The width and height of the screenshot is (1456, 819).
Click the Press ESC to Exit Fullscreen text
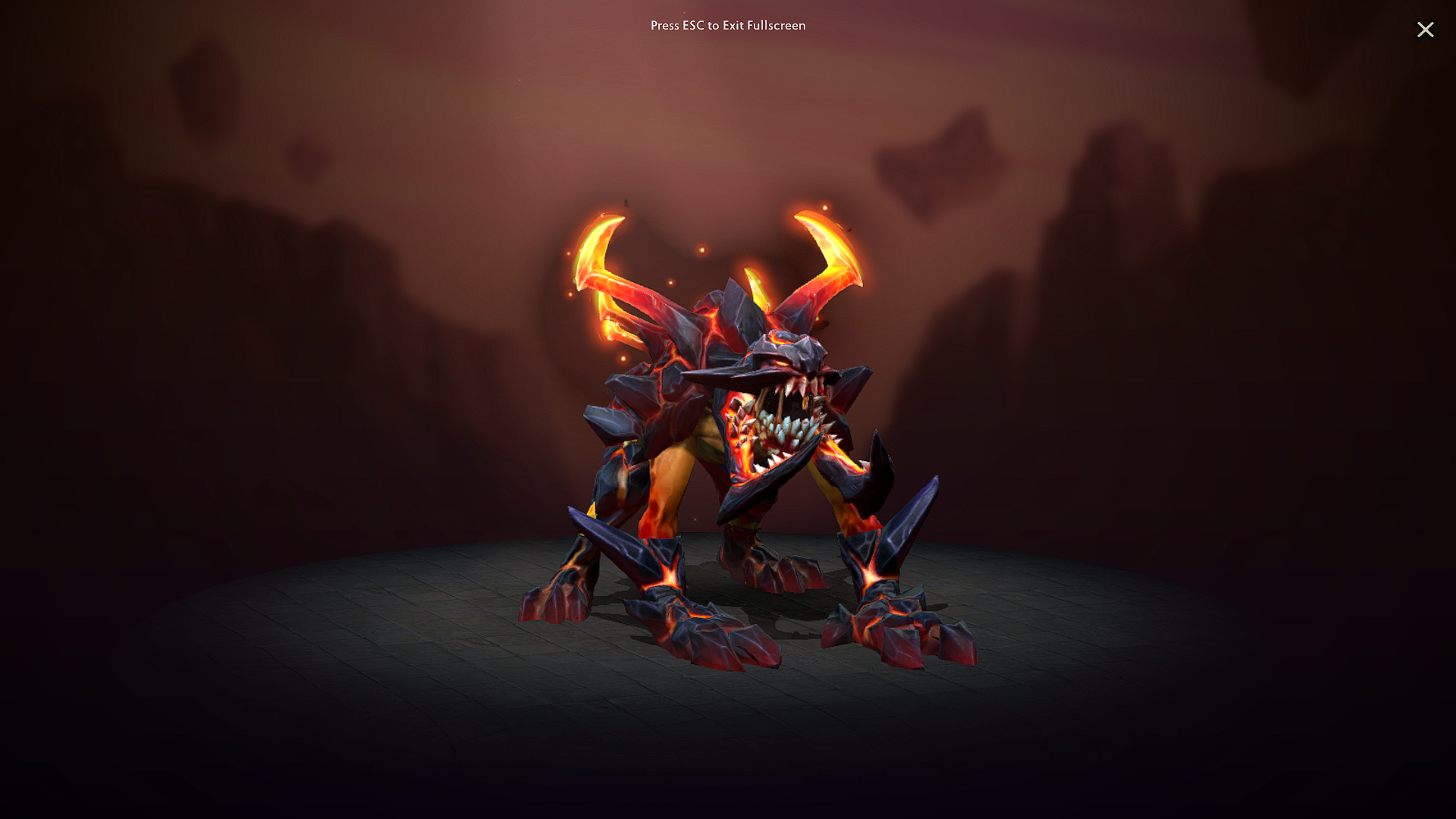[x=727, y=25]
